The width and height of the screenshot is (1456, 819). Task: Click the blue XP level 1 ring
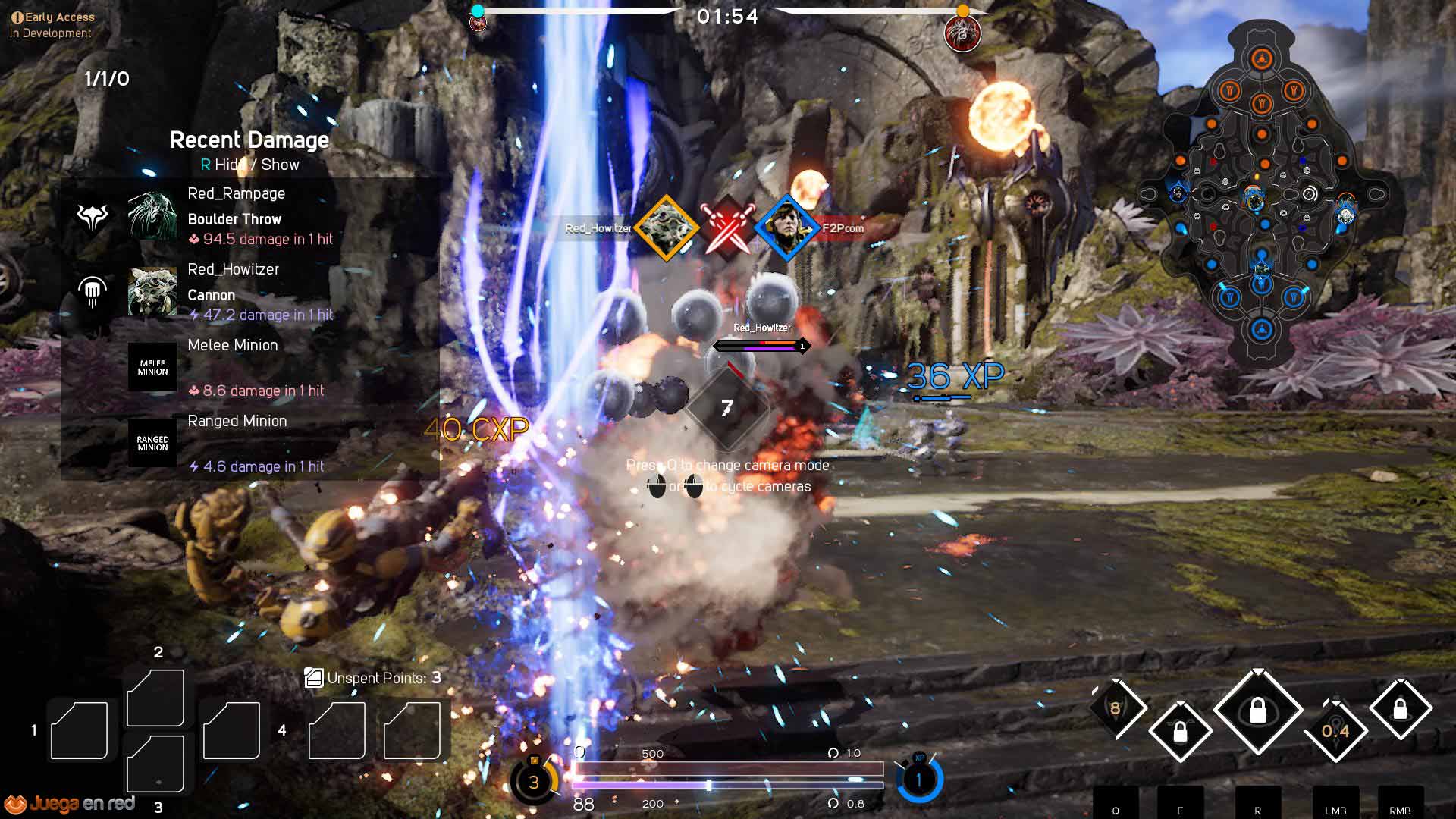click(919, 780)
